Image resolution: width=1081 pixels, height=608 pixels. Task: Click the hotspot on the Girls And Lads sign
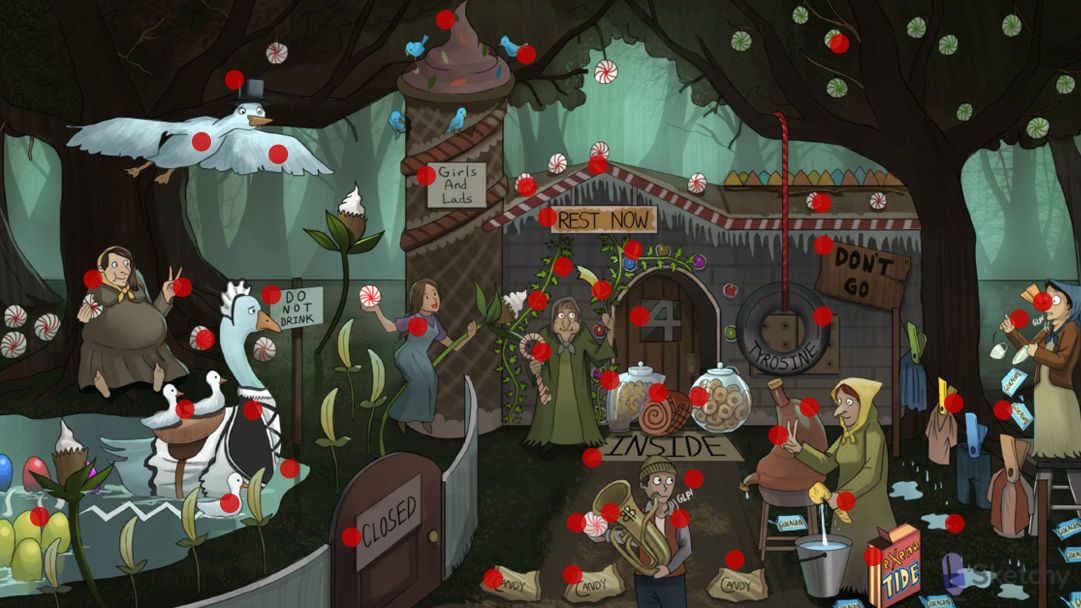tap(426, 176)
